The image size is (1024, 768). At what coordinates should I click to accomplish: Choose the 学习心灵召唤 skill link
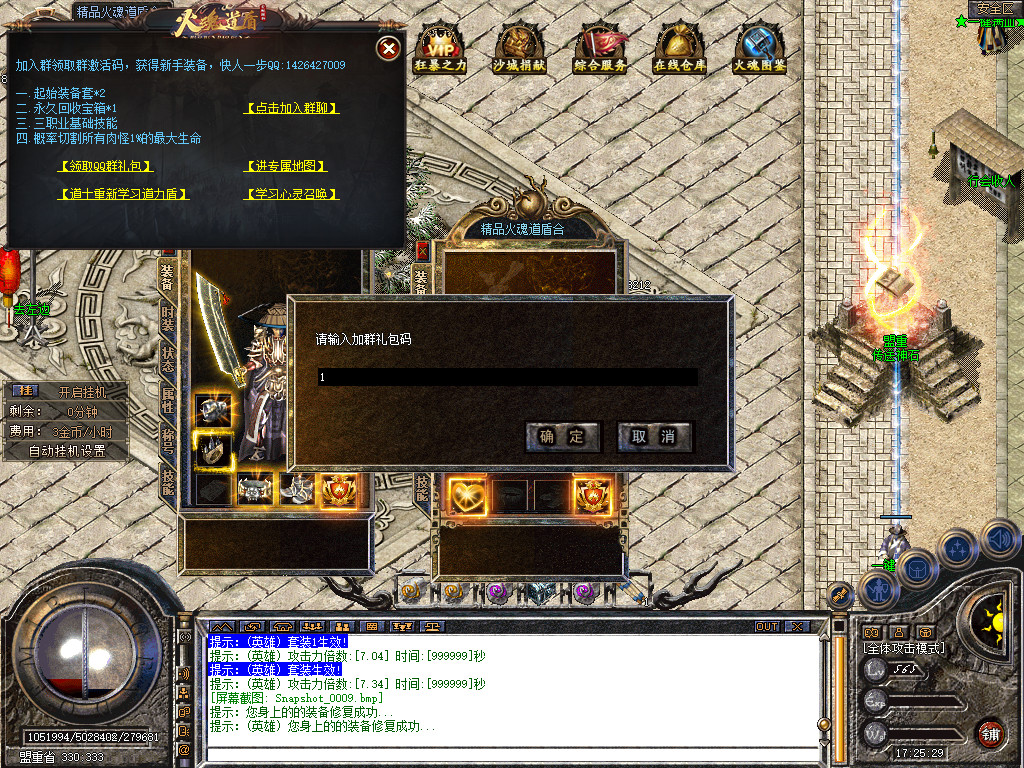pos(292,194)
